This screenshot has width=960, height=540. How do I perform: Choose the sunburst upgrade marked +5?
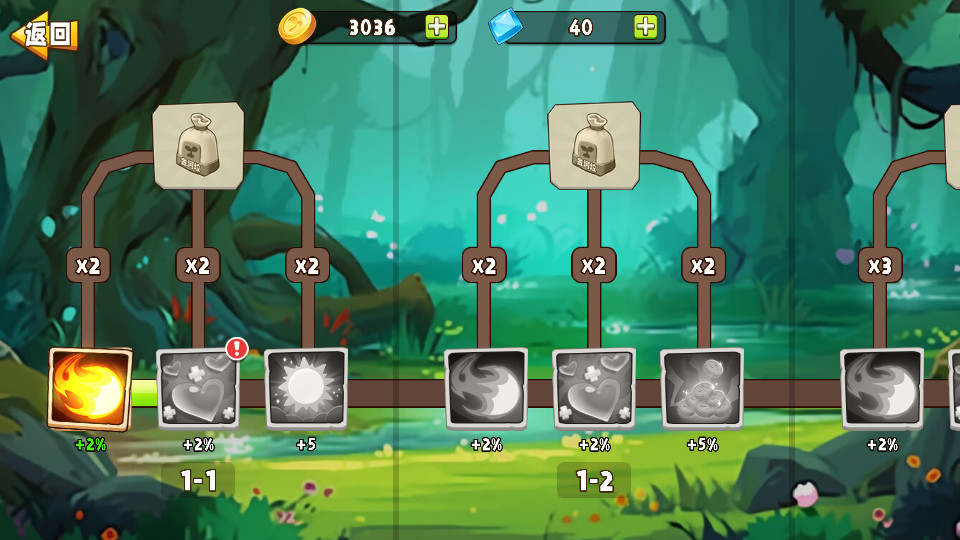click(x=306, y=389)
